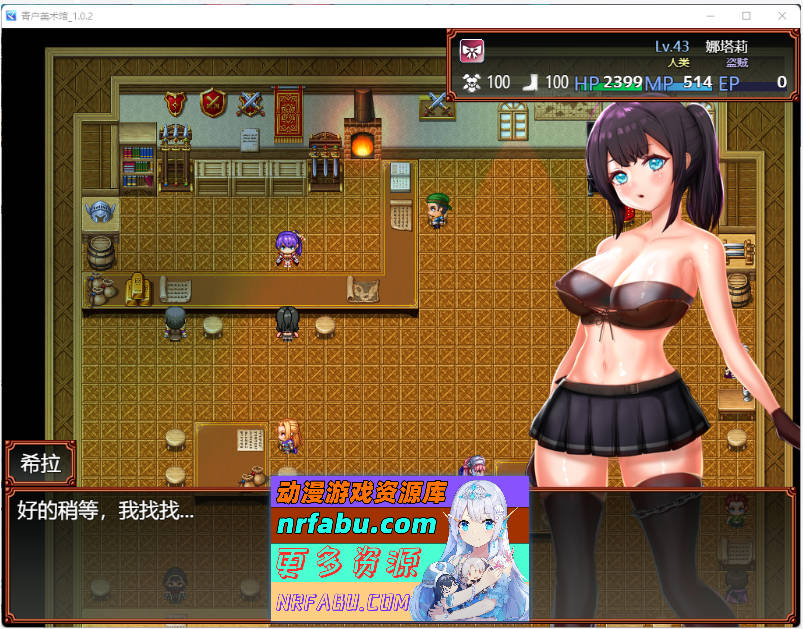Maximize the game window

coord(745,15)
